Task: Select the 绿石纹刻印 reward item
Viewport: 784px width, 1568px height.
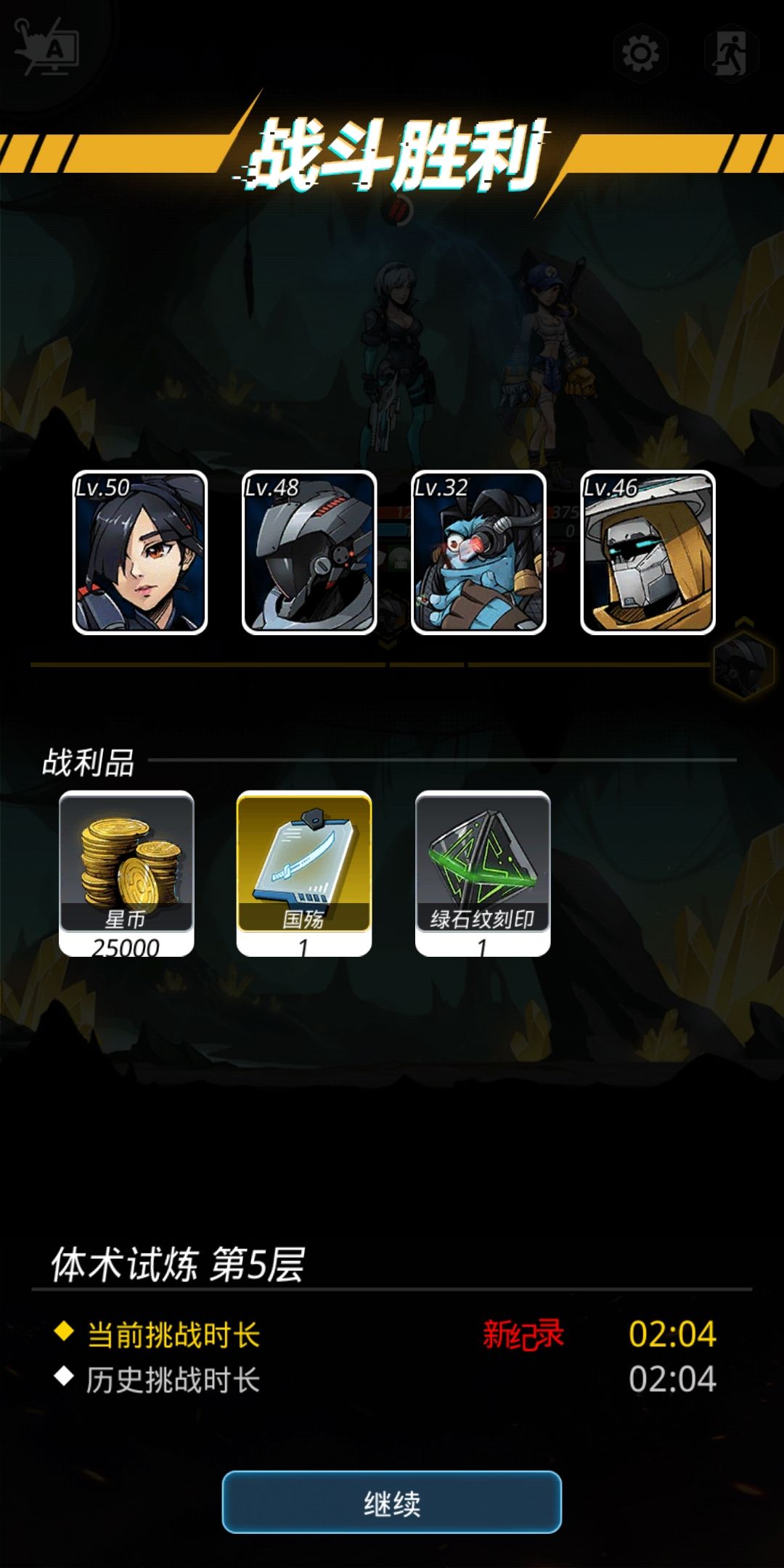Action: tap(483, 871)
